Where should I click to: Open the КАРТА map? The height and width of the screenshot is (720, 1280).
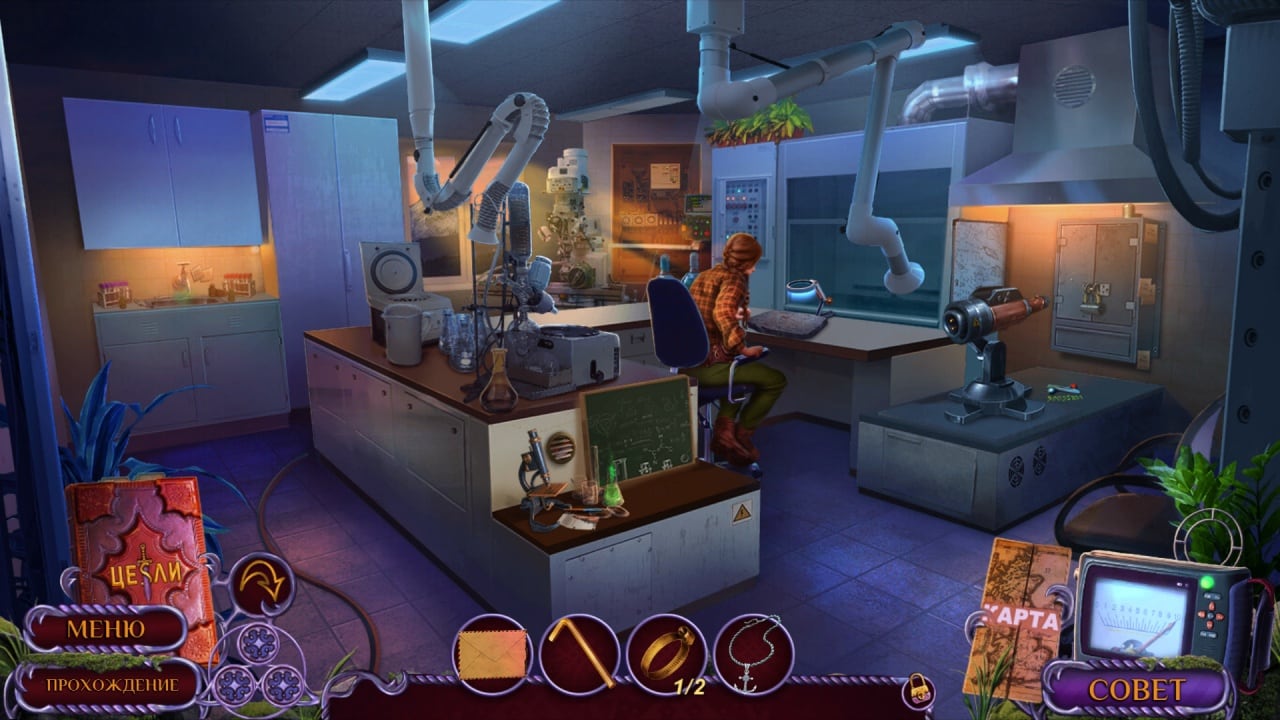1016,618
